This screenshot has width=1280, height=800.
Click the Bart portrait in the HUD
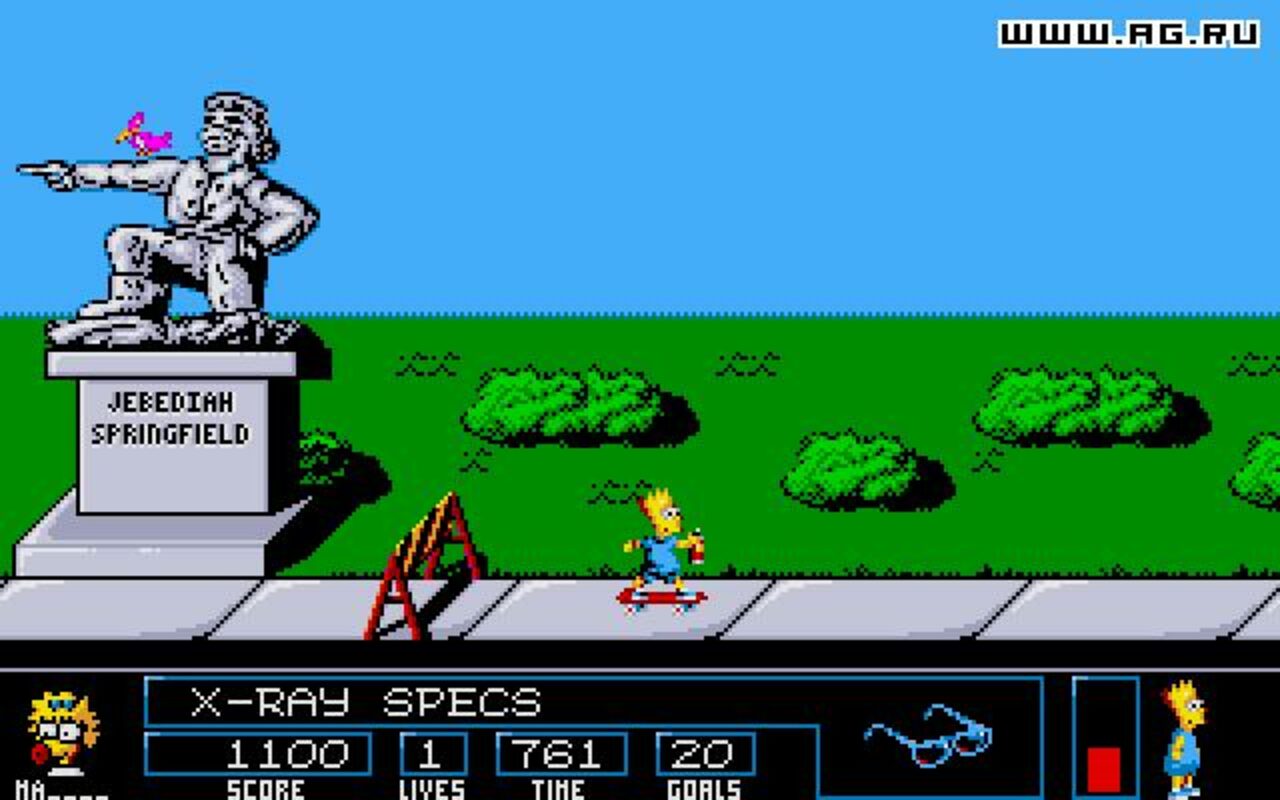coord(1185,738)
